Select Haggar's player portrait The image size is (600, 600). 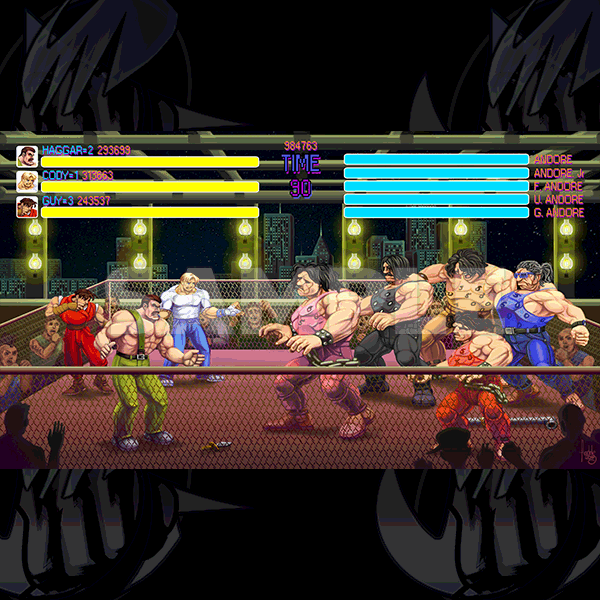pos(27,157)
